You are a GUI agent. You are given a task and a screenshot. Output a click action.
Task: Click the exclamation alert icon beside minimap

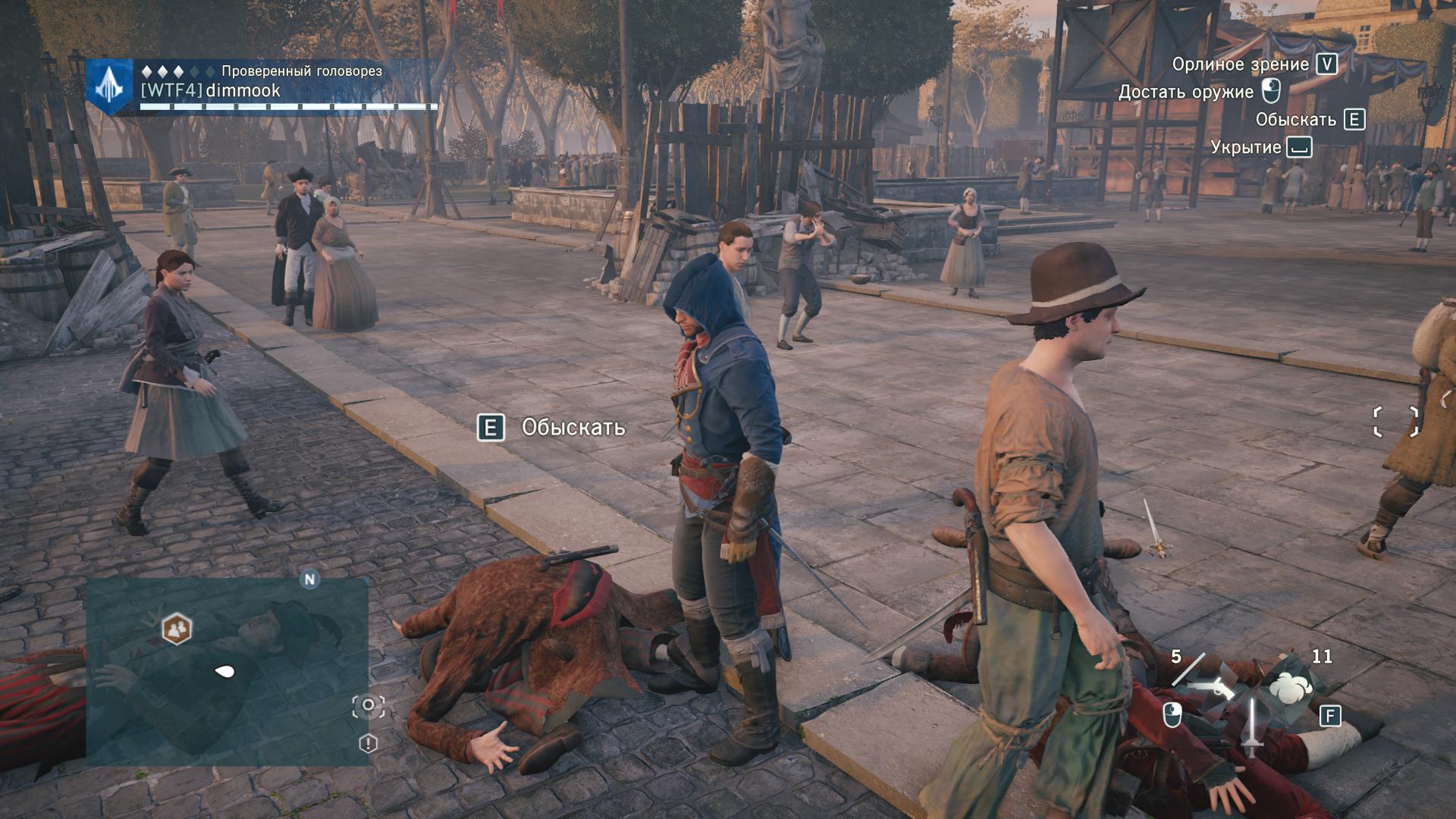click(368, 743)
